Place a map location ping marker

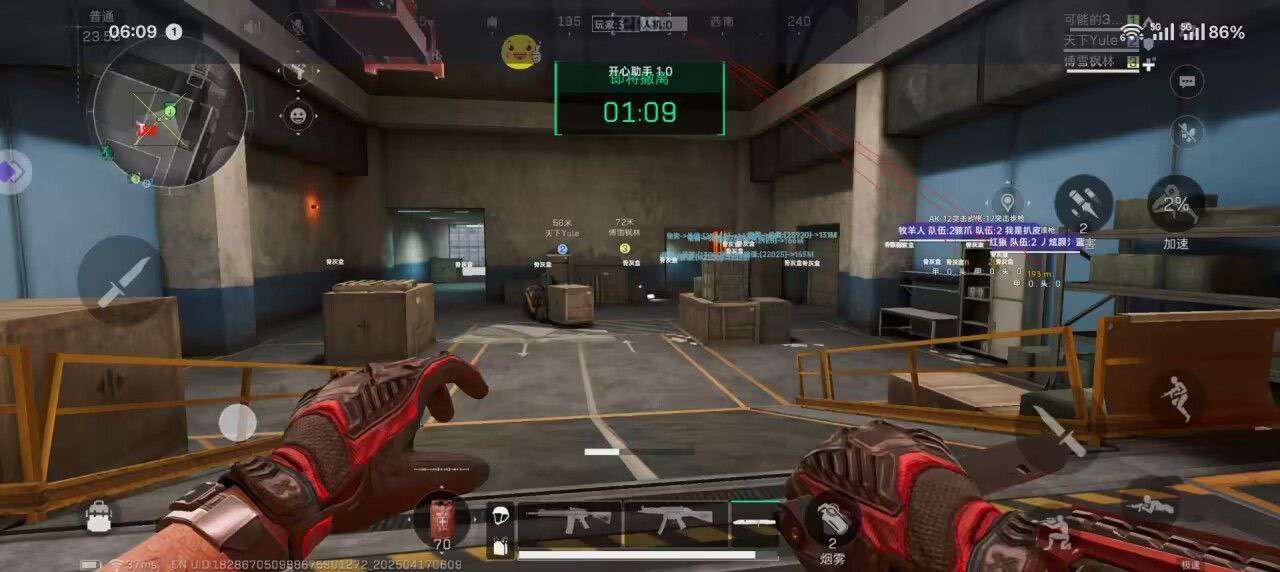1006,199
